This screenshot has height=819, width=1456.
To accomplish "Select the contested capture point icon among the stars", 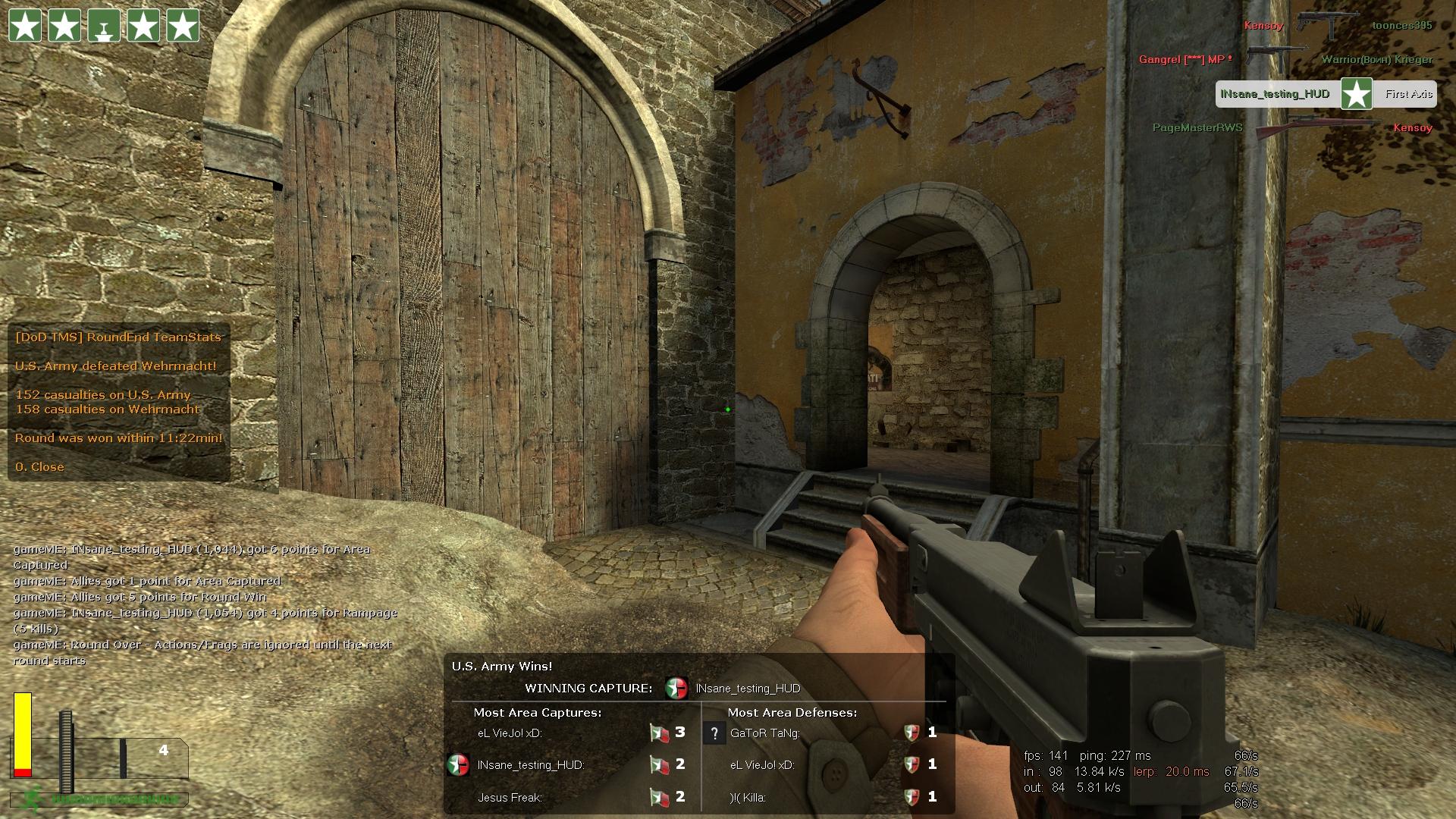I will pyautogui.click(x=104, y=26).
